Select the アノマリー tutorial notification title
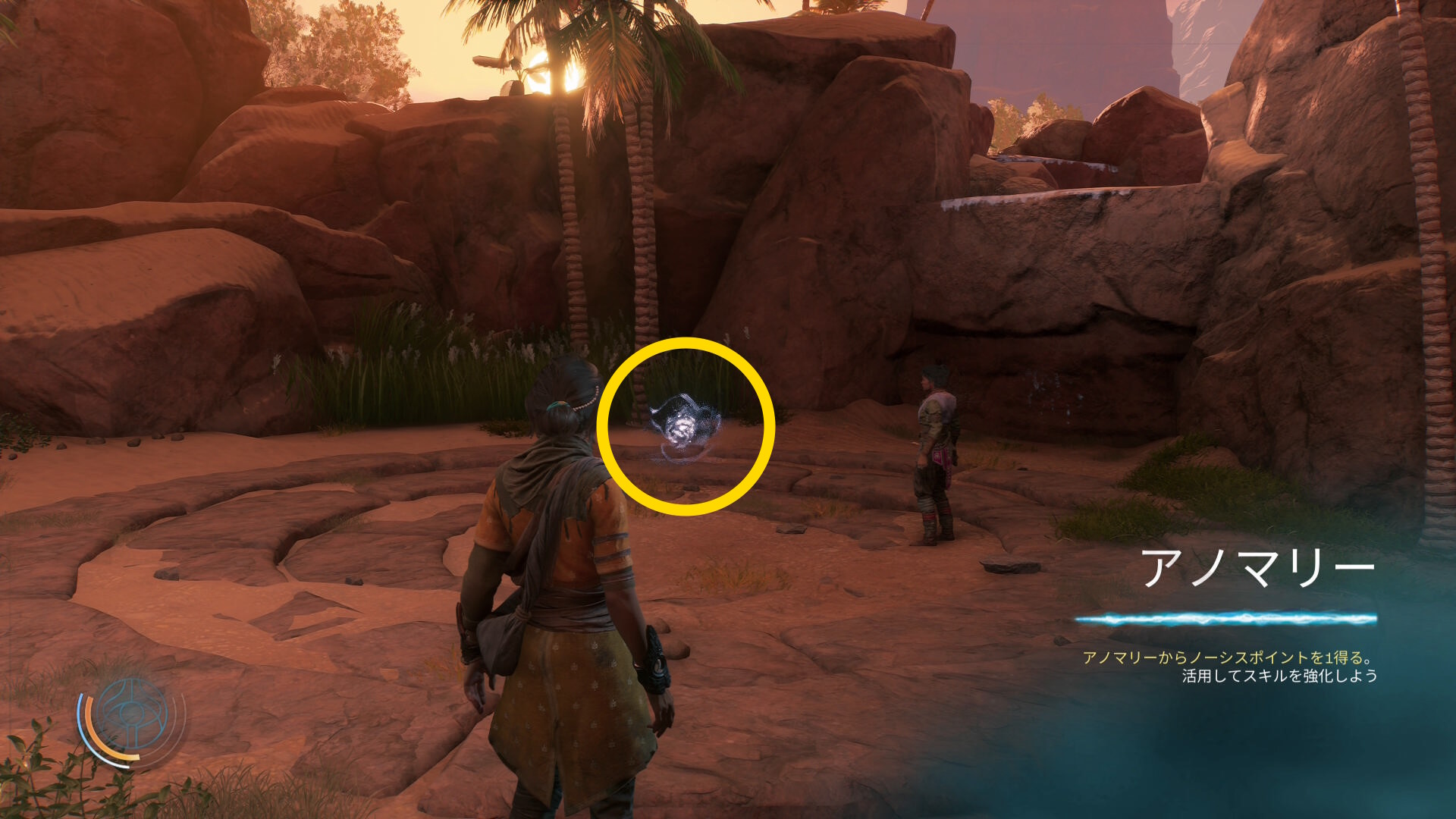Image resolution: width=1456 pixels, height=819 pixels. [1257, 568]
